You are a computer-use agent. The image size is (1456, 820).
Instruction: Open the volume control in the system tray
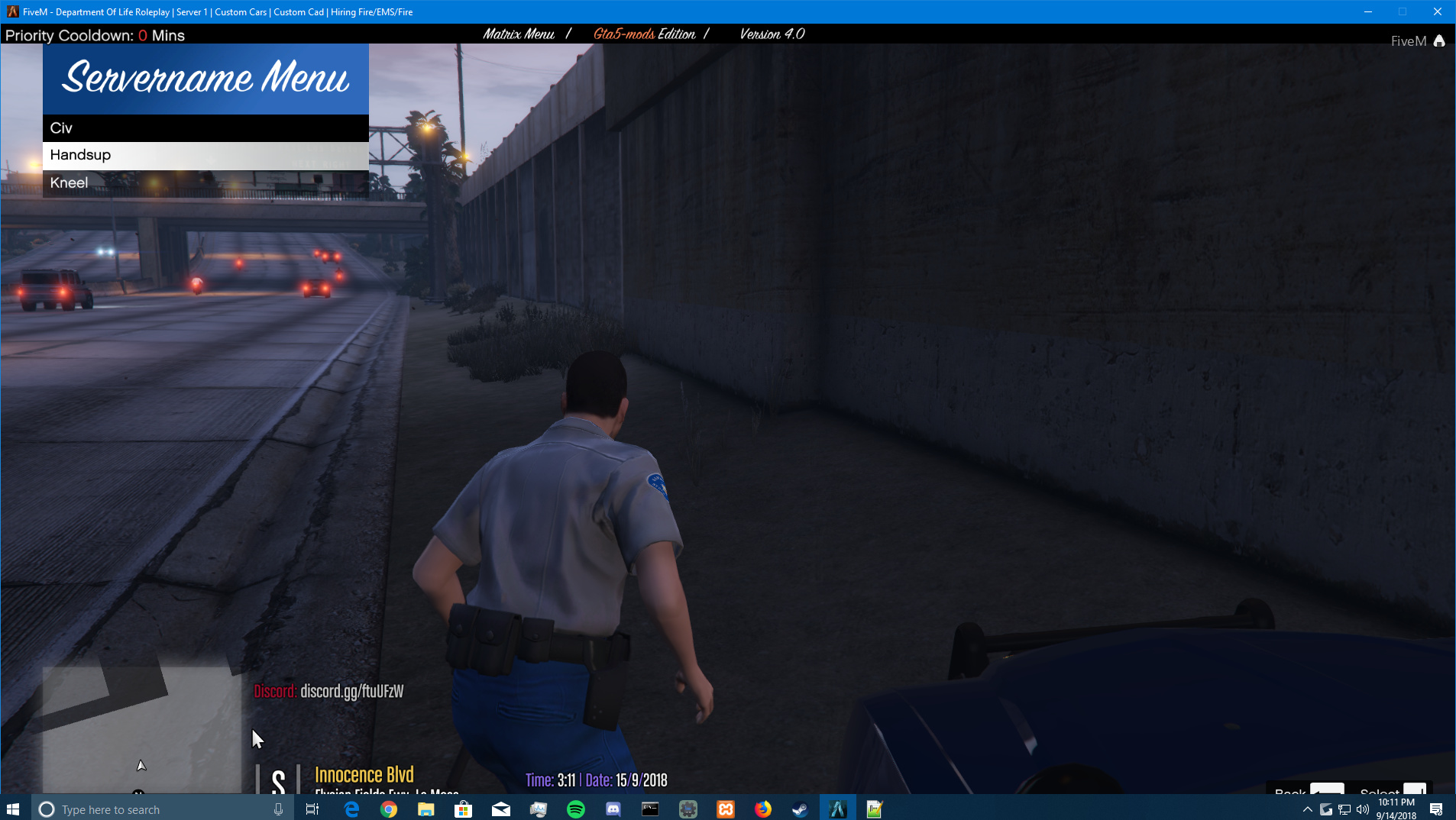[1362, 809]
